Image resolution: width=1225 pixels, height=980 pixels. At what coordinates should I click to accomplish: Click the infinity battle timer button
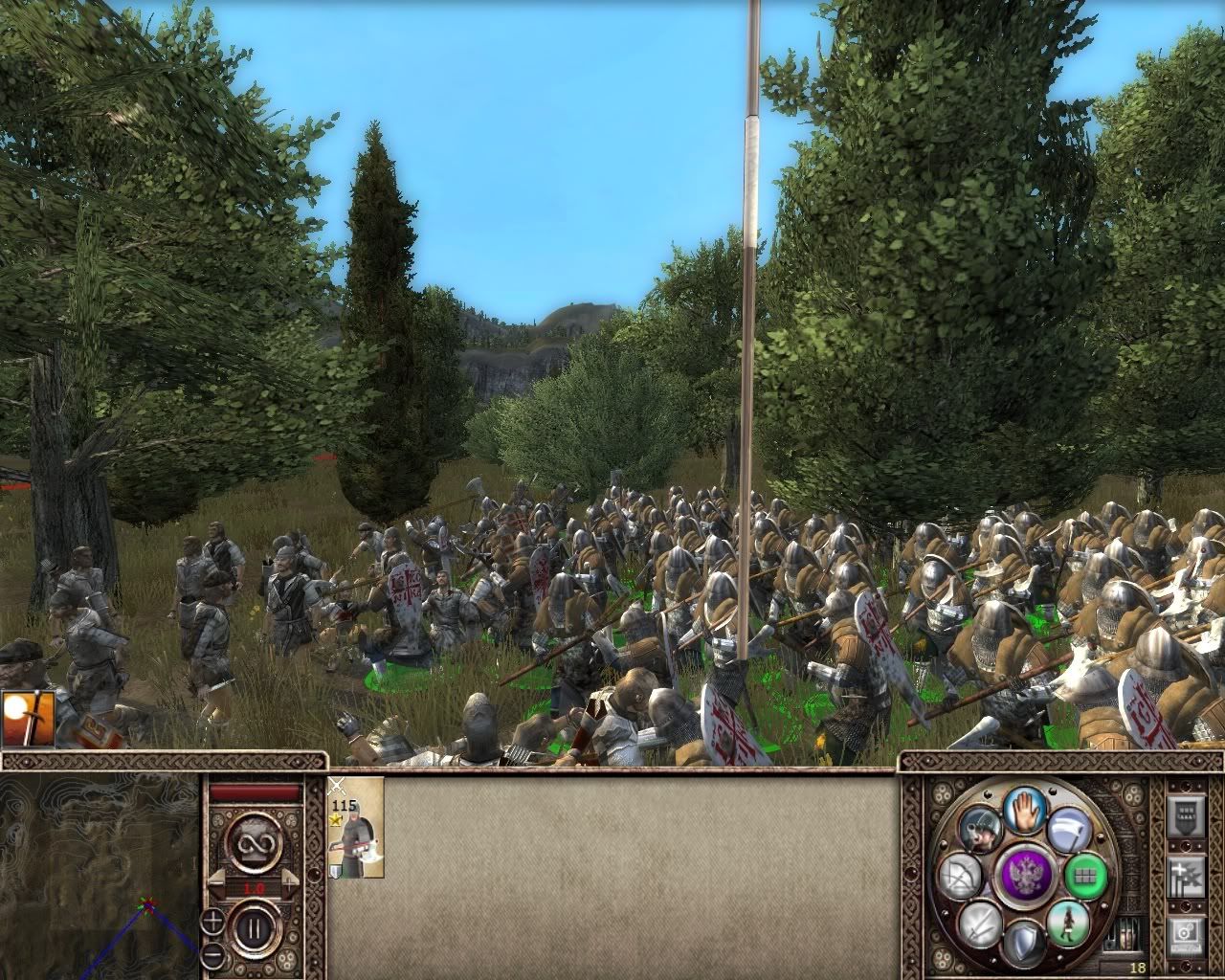pos(253,841)
